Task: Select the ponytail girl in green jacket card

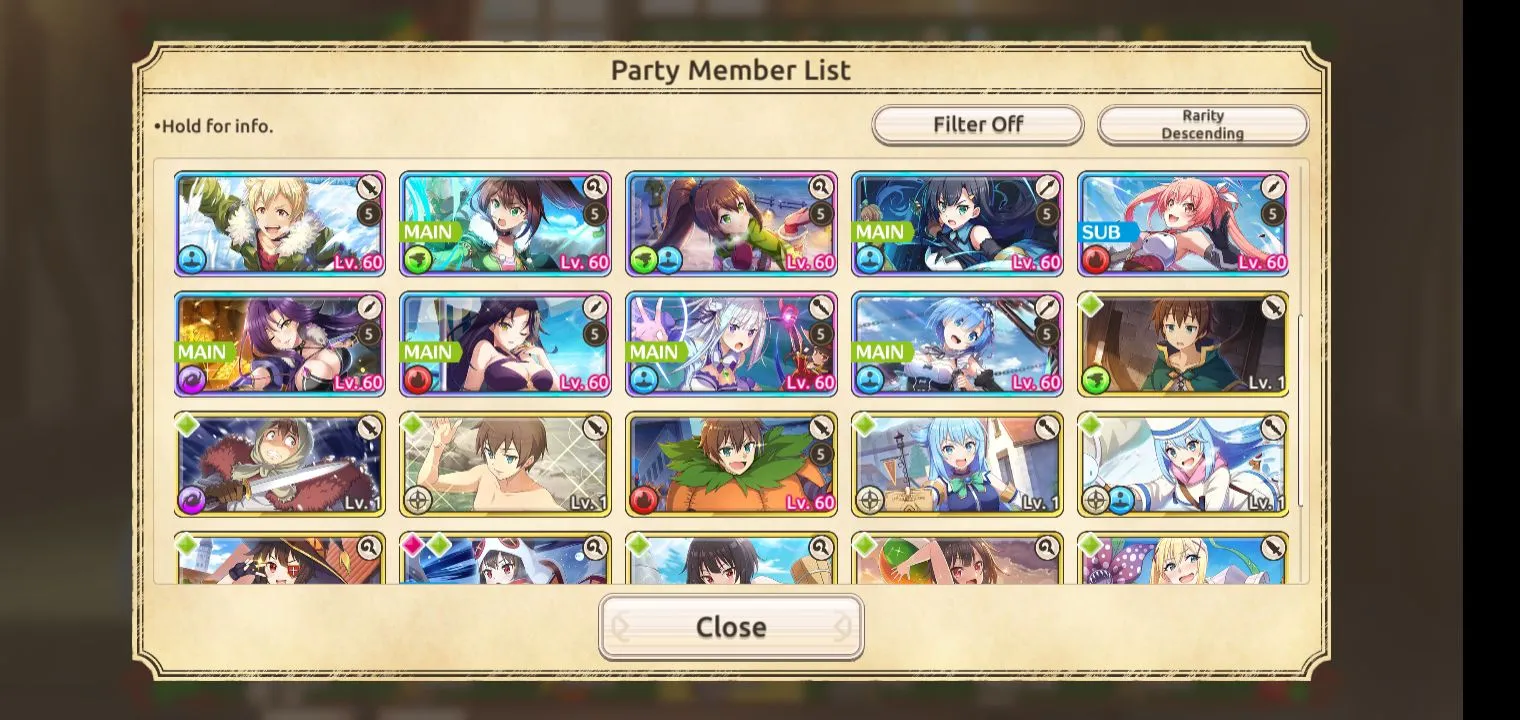Action: (731, 224)
